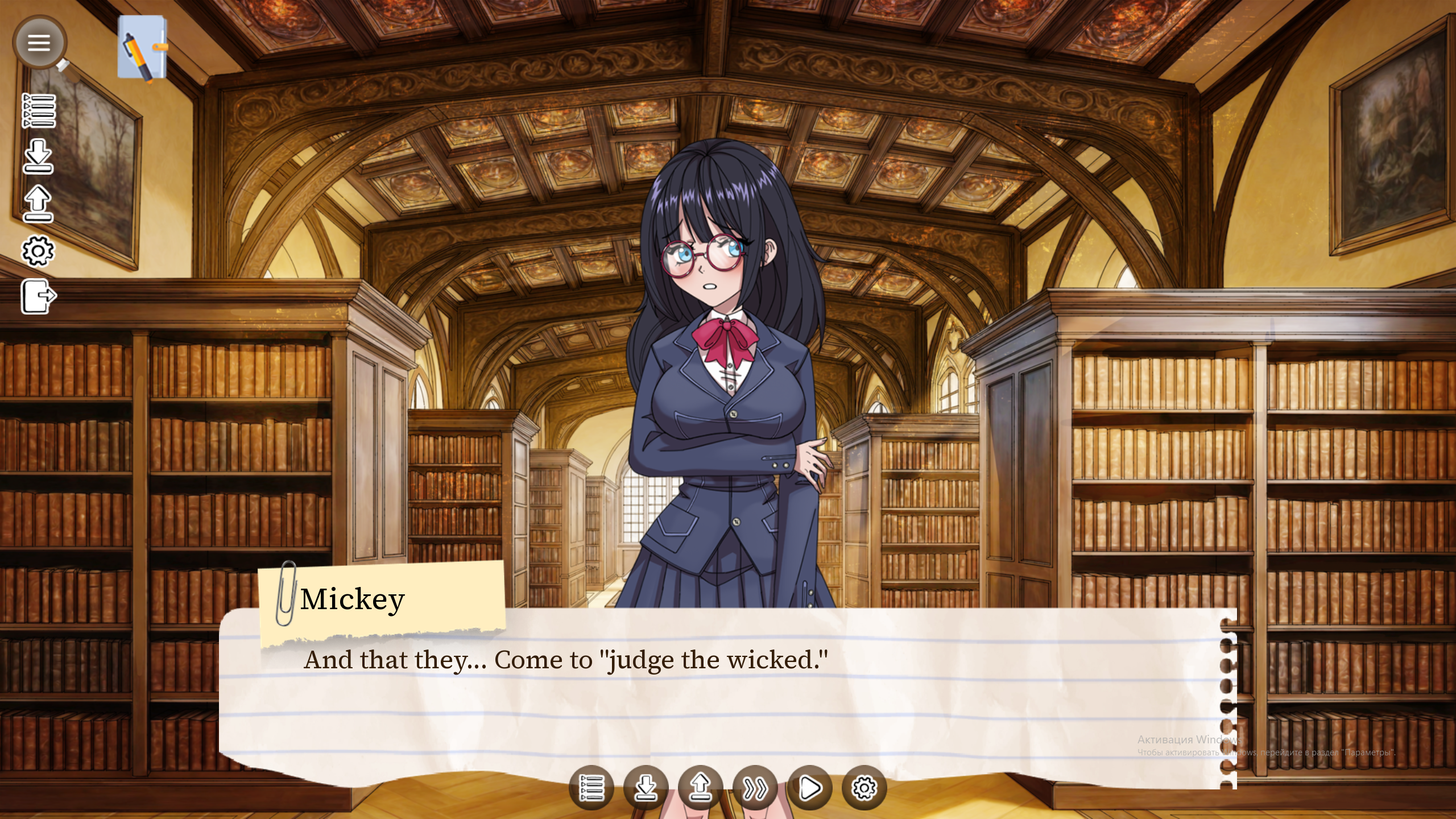Screen dimensions: 1456x819
Task: Click the Mickey name tag
Action: pos(353,599)
